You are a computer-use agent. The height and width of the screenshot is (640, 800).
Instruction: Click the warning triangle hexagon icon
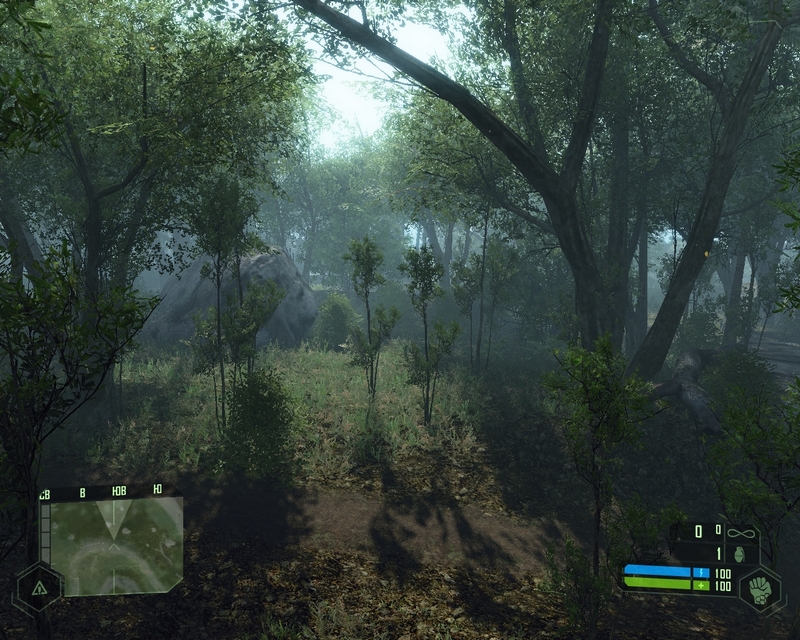click(38, 589)
